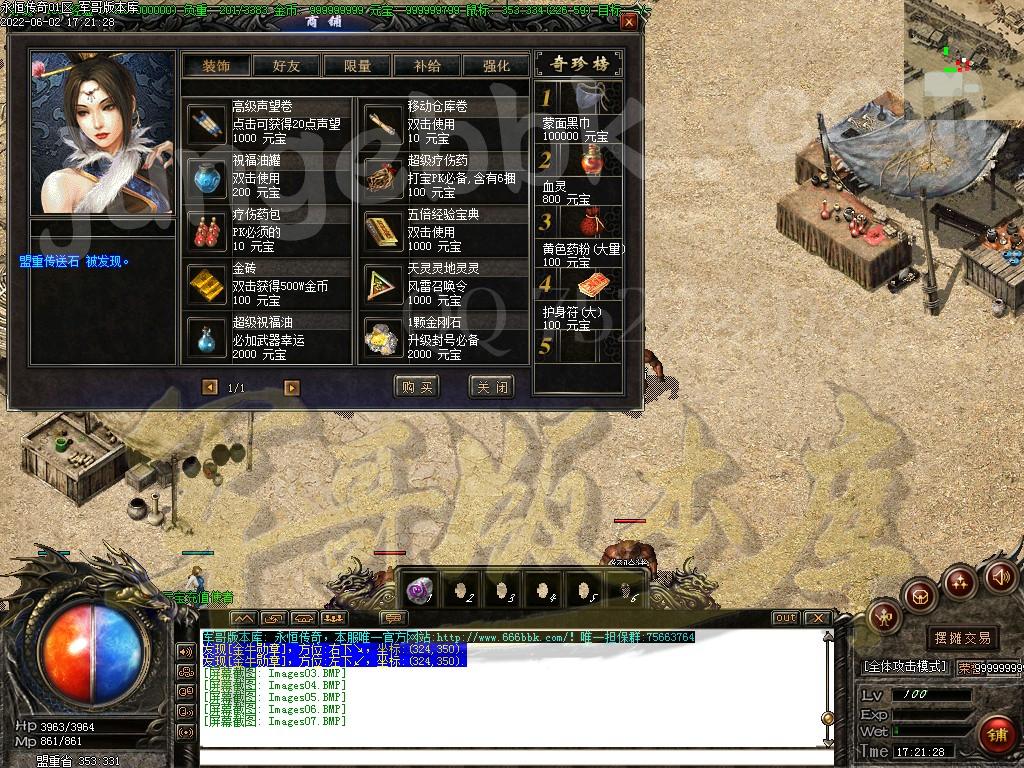1024x768 pixels.
Task: Click the 关闭 button in the shop
Action: tap(491, 387)
